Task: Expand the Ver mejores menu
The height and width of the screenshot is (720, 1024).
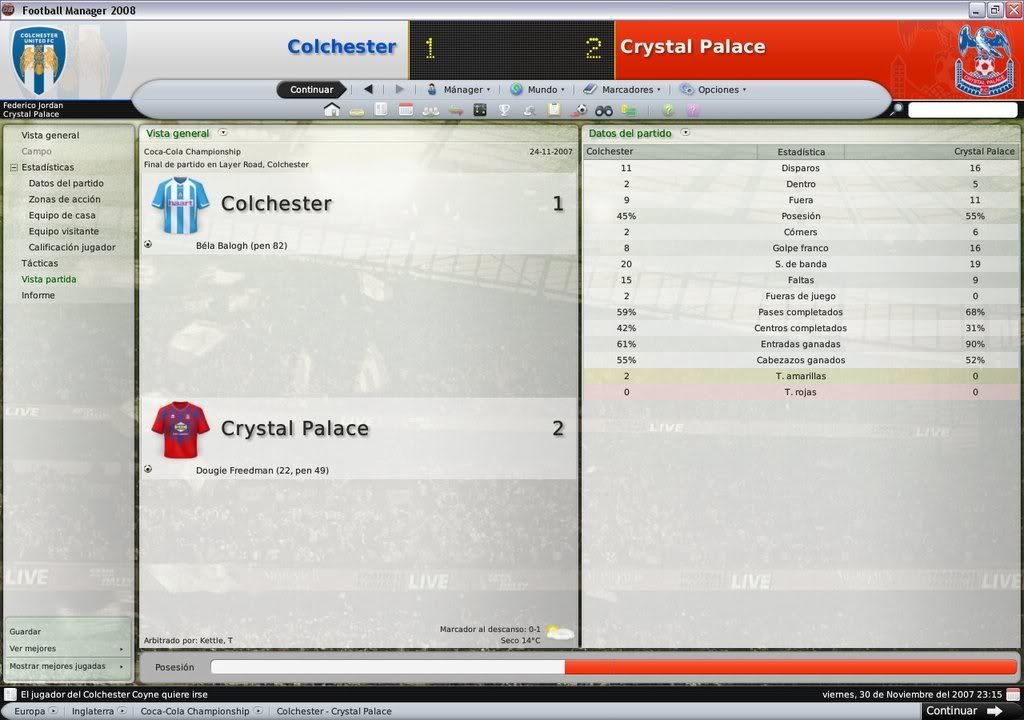Action: pyautogui.click(x=66, y=649)
